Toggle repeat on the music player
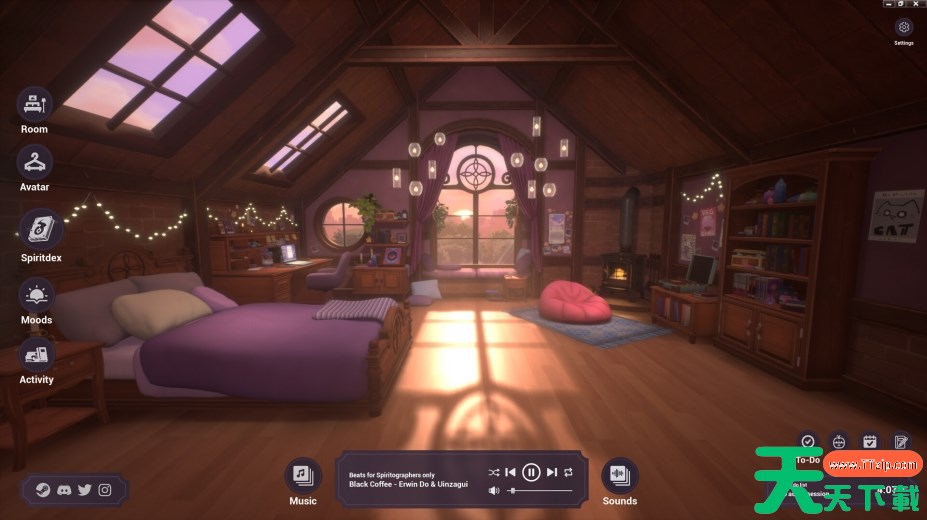 point(569,472)
